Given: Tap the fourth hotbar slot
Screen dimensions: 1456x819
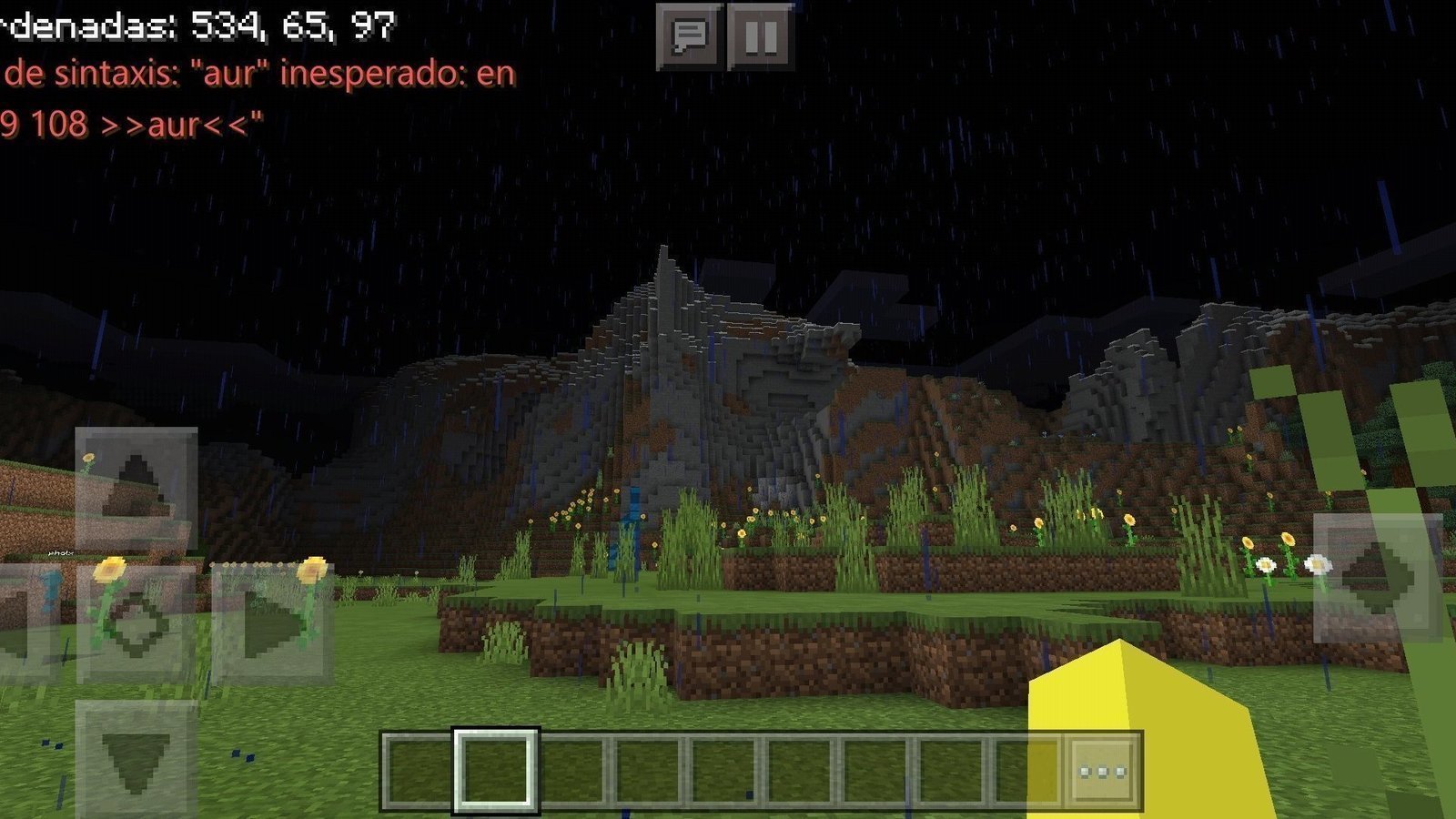Looking at the screenshot, I should [x=648, y=769].
